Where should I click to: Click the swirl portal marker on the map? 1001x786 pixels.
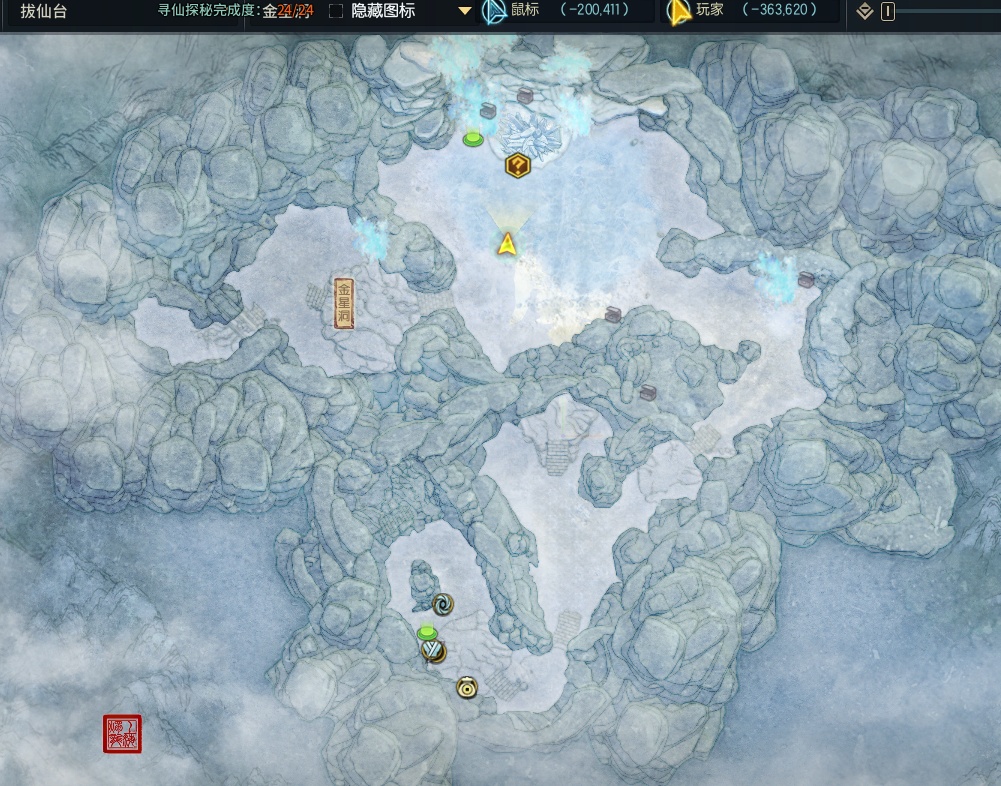[443, 603]
